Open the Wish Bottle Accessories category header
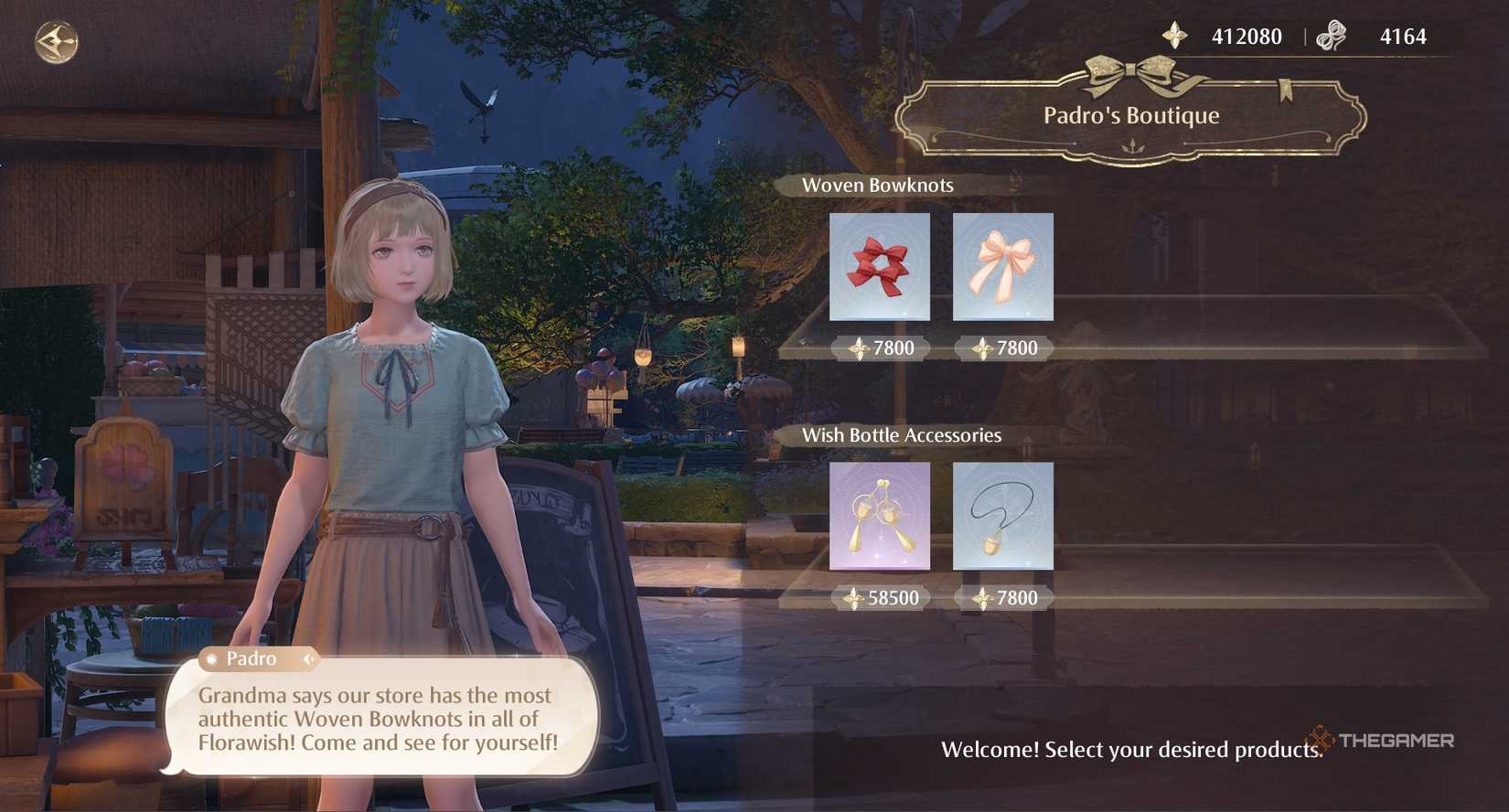Image resolution: width=1509 pixels, height=812 pixels. 903,435
